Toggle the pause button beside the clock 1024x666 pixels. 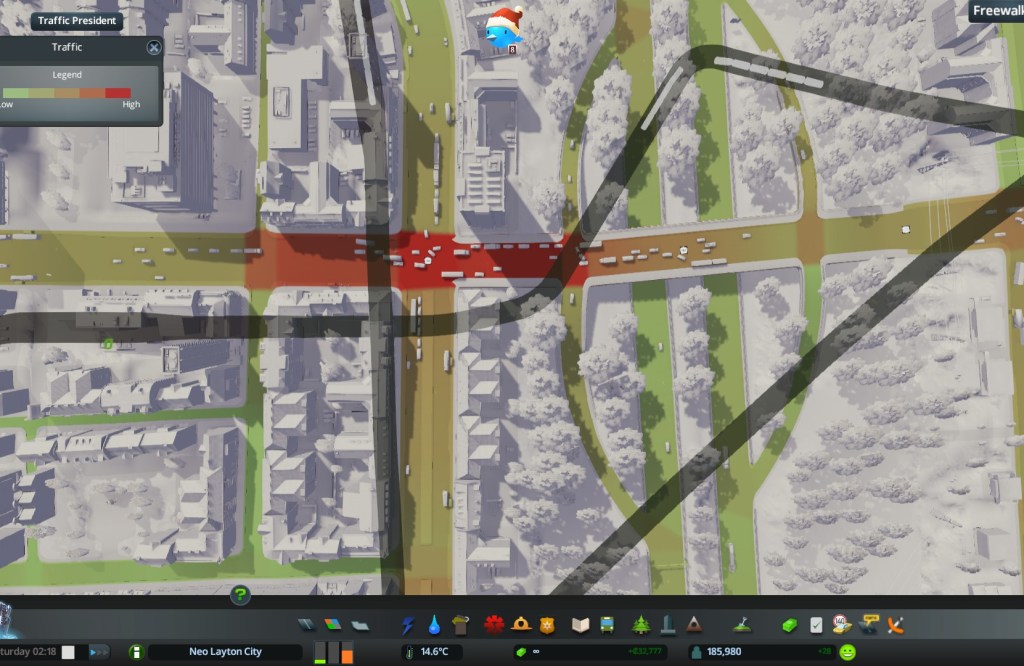[68, 652]
